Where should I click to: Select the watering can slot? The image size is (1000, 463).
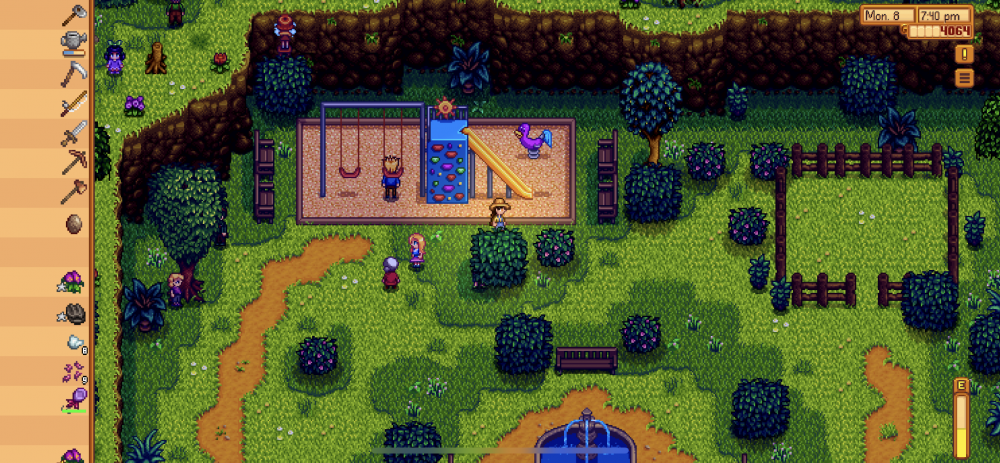[x=73, y=42]
